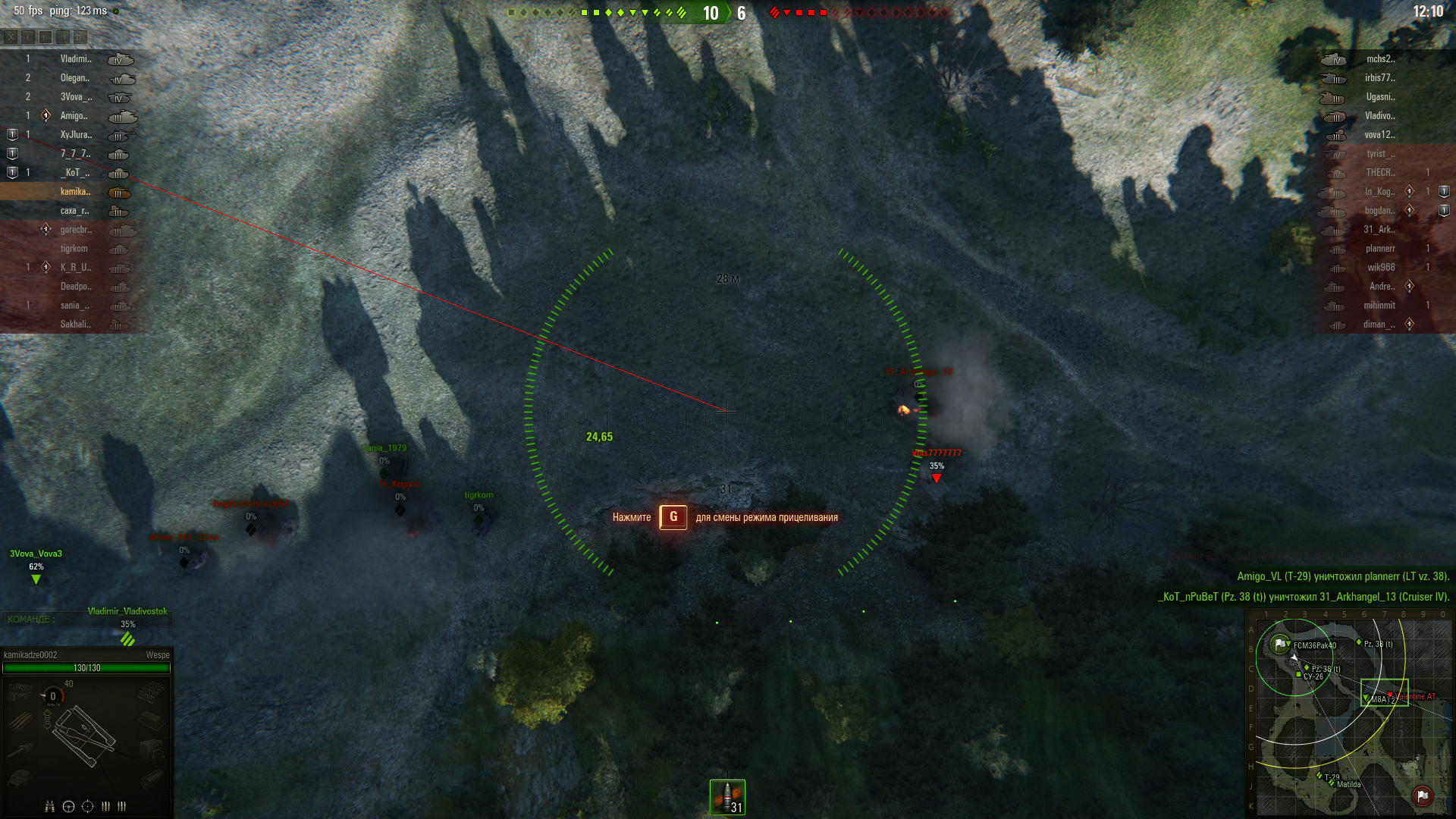Click the crosshair gunner icon
This screenshot has height=819, width=1456.
point(87,806)
